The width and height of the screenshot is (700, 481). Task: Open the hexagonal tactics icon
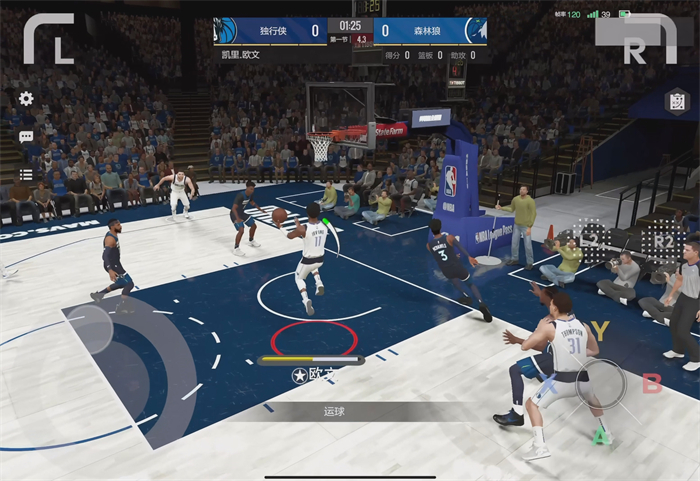[x=677, y=102]
